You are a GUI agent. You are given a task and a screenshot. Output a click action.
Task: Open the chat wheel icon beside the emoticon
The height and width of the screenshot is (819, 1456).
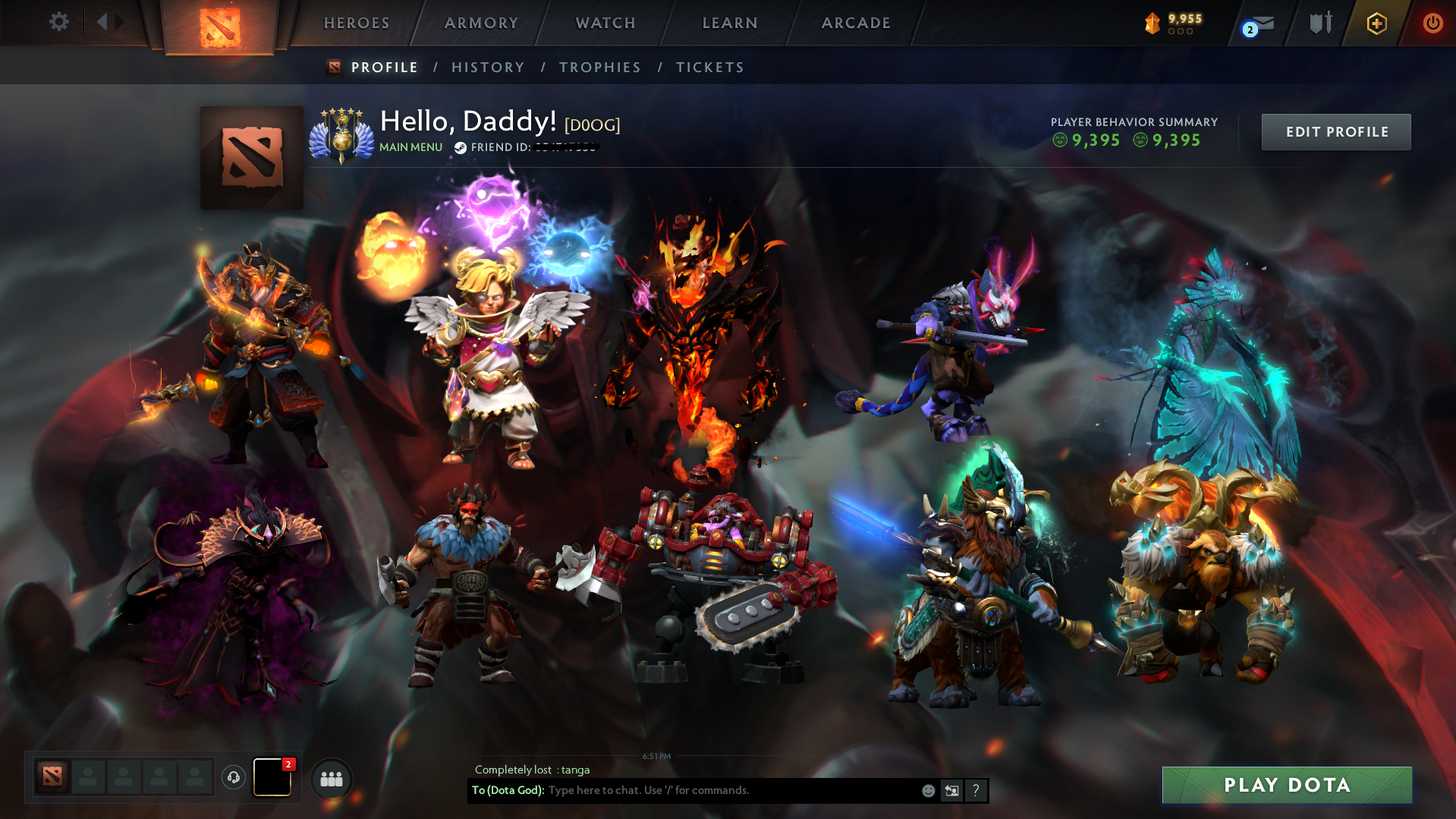(x=951, y=790)
